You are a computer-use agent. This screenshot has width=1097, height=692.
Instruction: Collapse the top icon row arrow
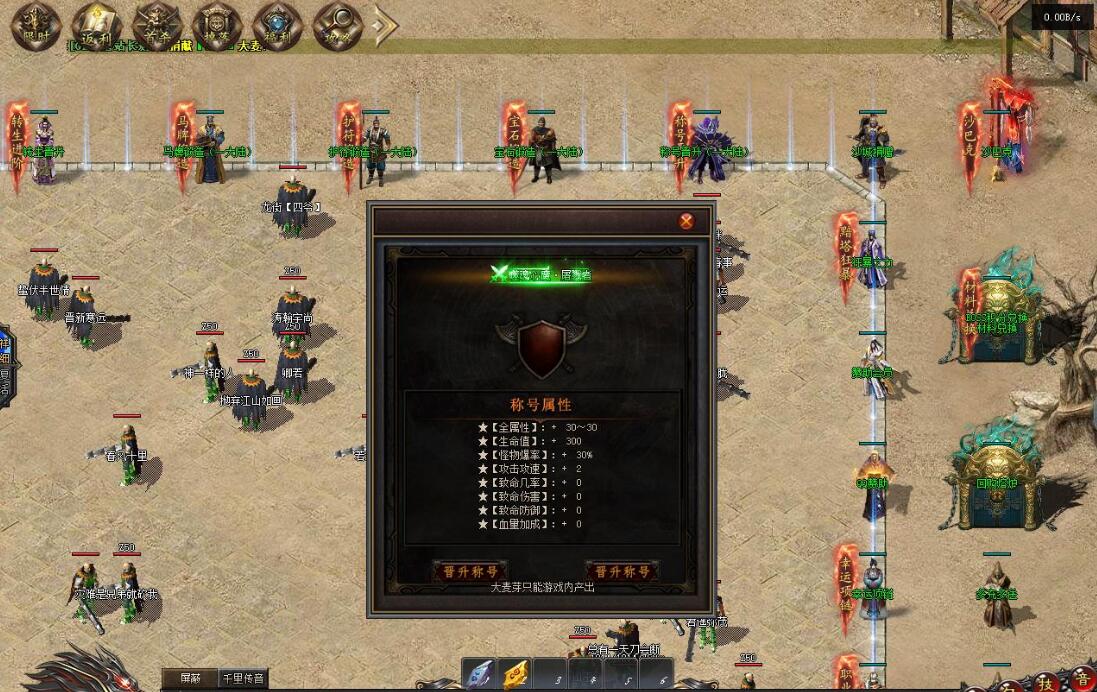[385, 25]
